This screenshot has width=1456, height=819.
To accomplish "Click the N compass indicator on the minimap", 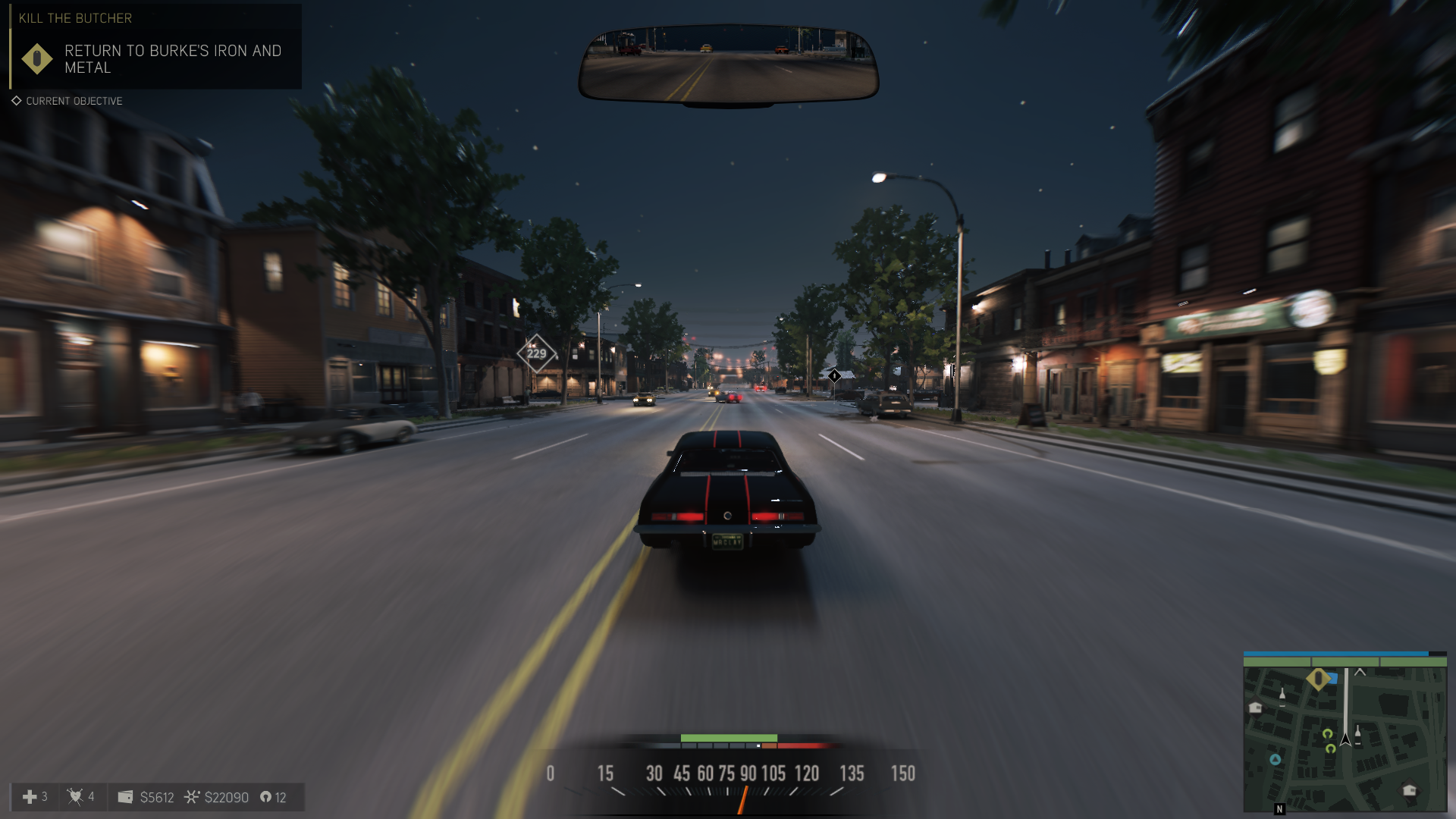I will (x=1280, y=809).
